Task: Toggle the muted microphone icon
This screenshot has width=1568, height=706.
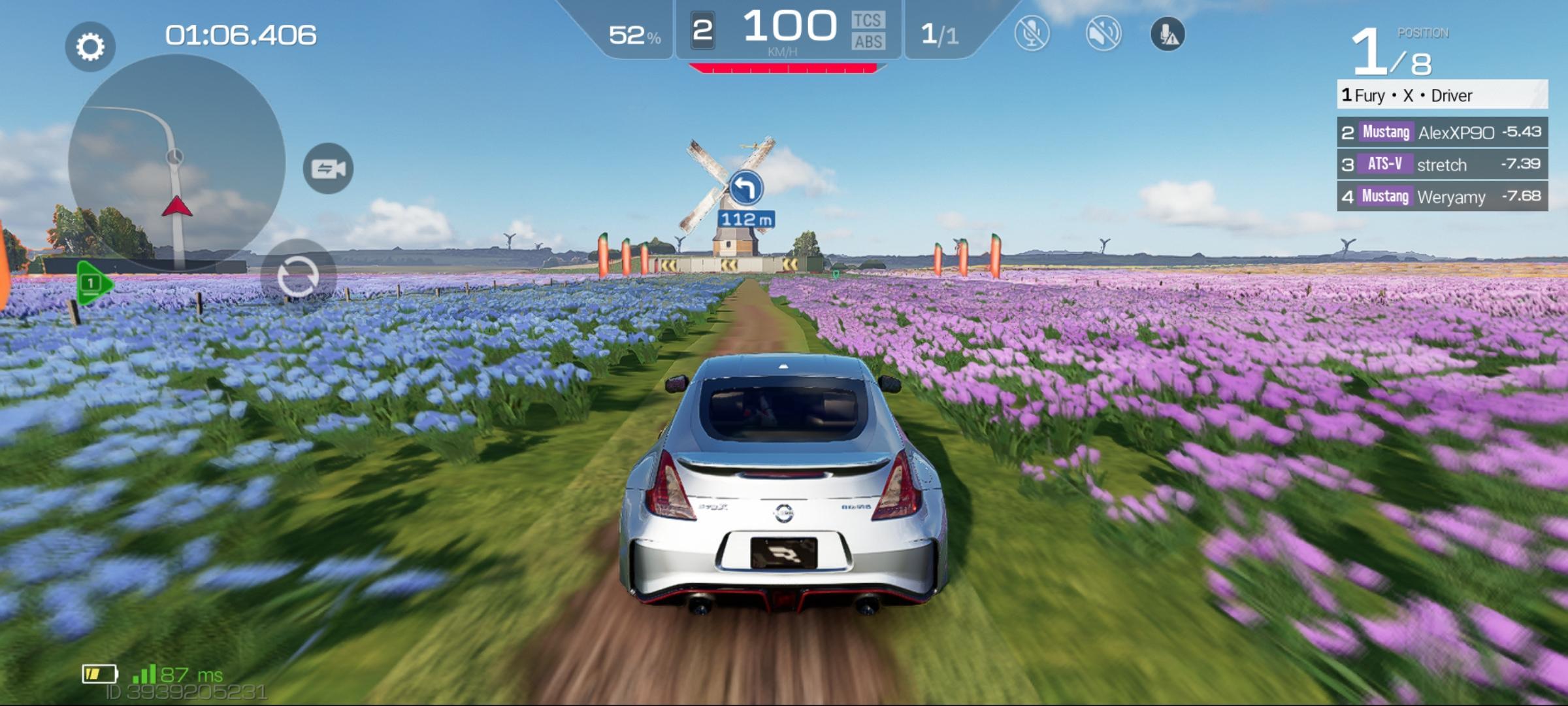Action: point(1032,33)
